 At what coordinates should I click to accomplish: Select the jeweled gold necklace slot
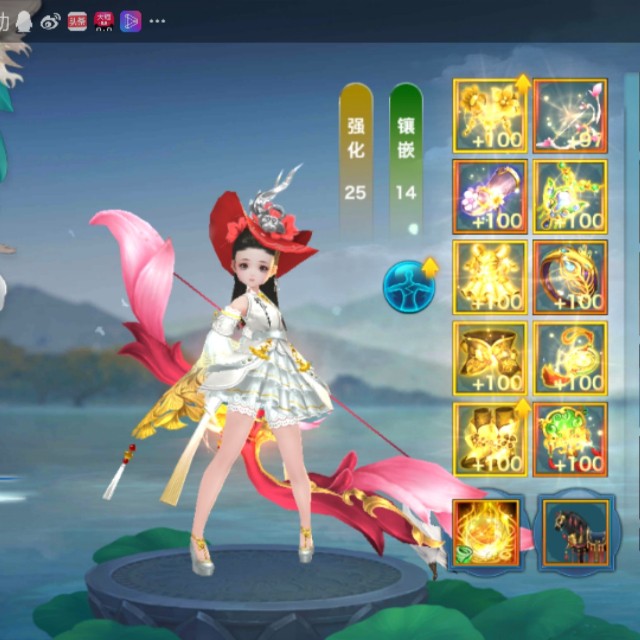coord(570,196)
